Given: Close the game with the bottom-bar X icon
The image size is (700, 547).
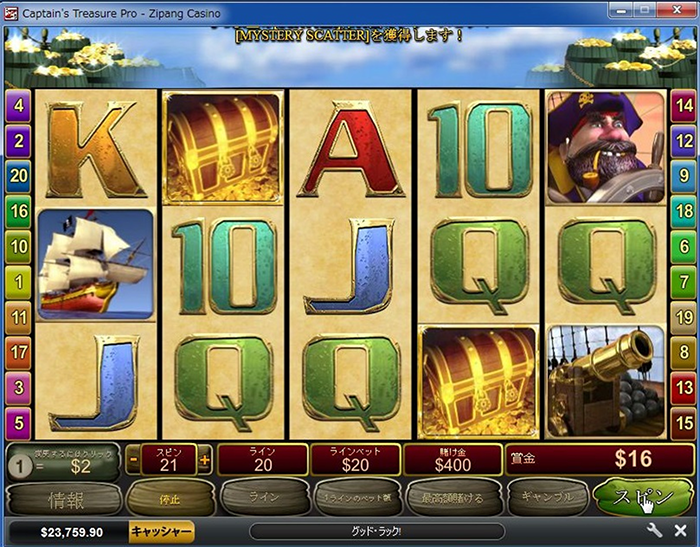Looking at the screenshot, I should coord(681,531).
